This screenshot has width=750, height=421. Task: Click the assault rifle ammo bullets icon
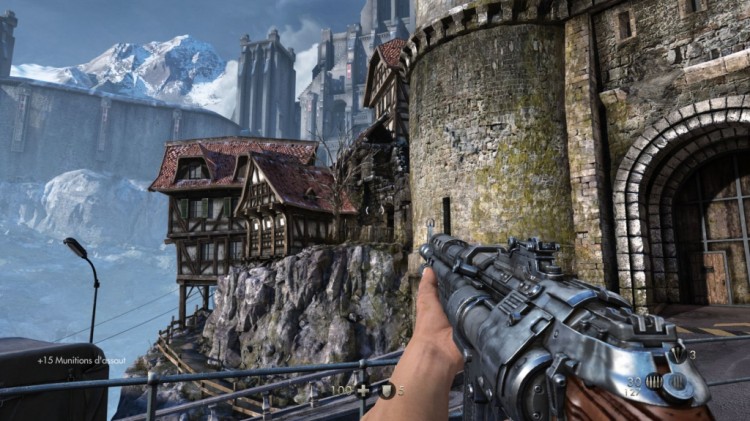655,382
